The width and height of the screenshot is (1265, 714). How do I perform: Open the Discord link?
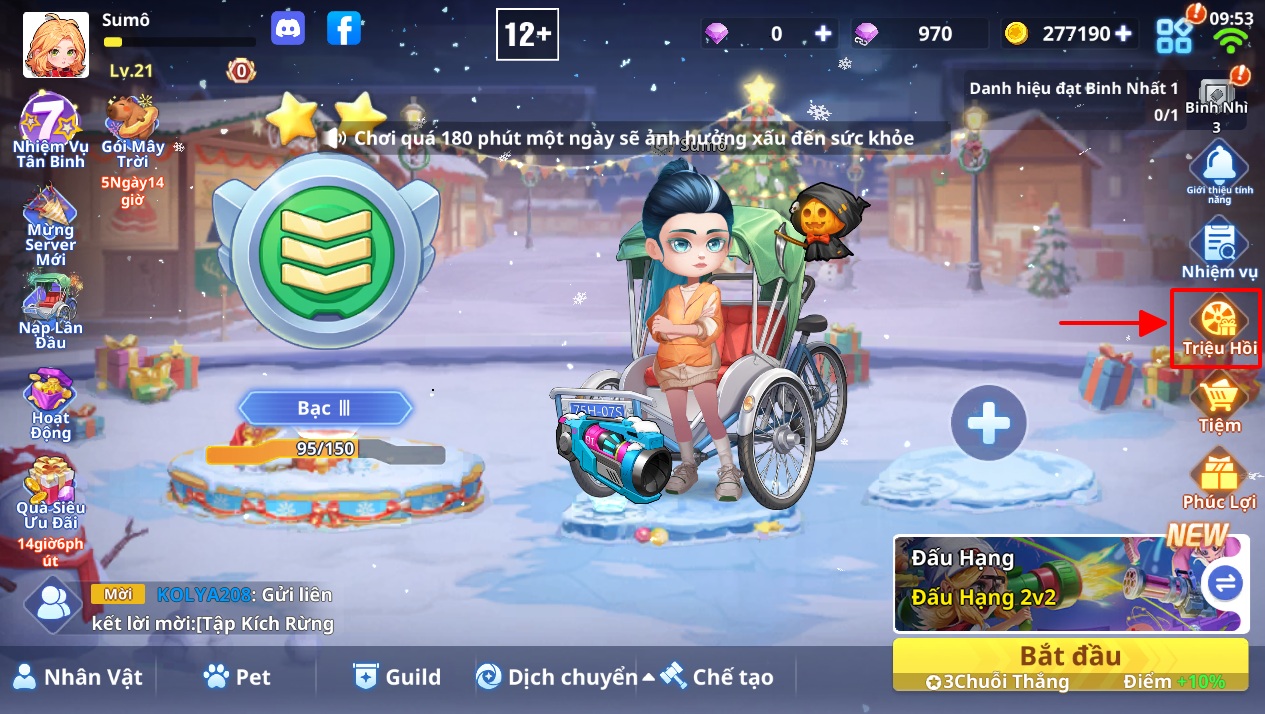coord(288,29)
